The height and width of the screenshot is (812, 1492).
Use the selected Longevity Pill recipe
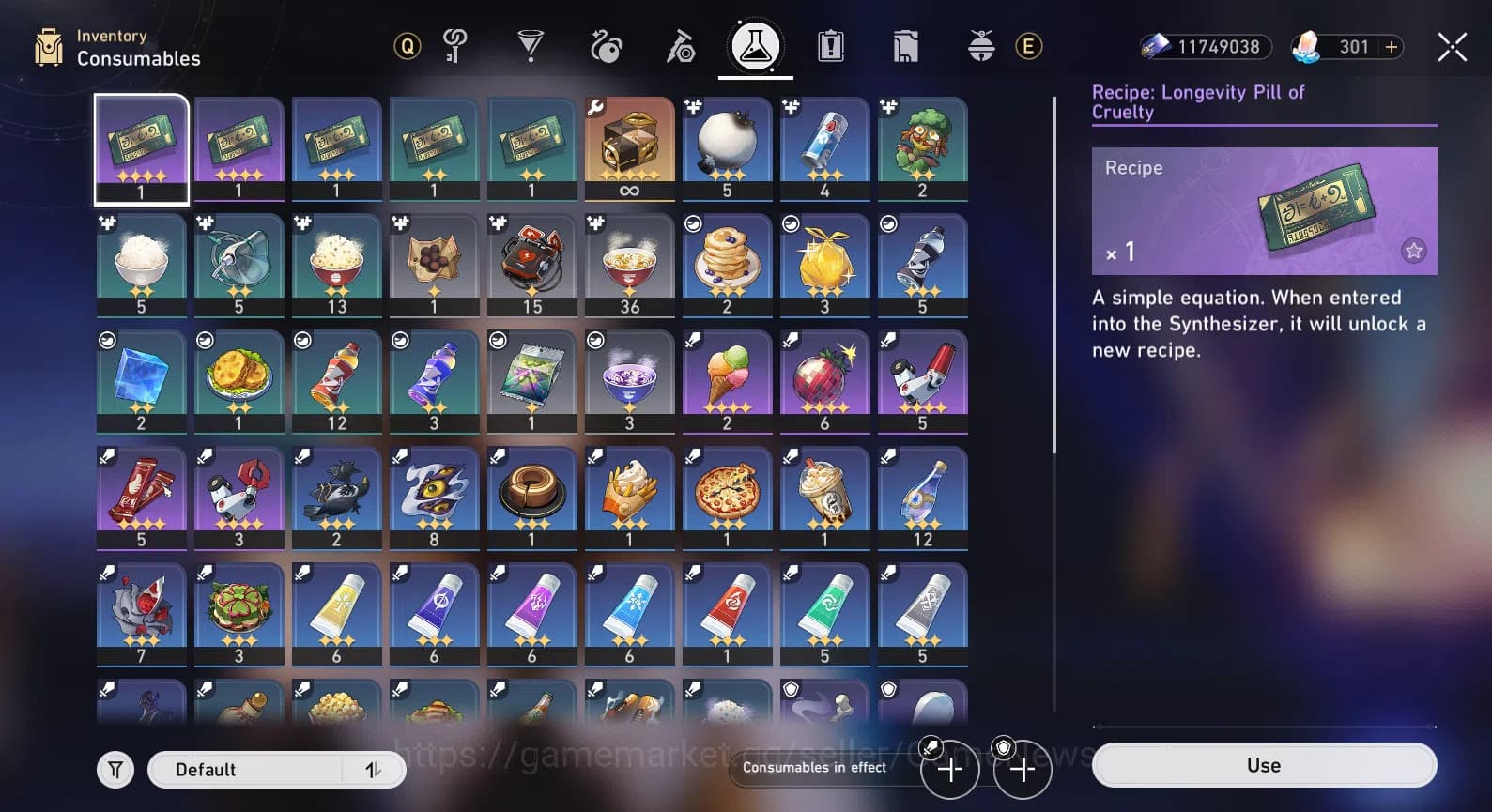[x=1263, y=765]
